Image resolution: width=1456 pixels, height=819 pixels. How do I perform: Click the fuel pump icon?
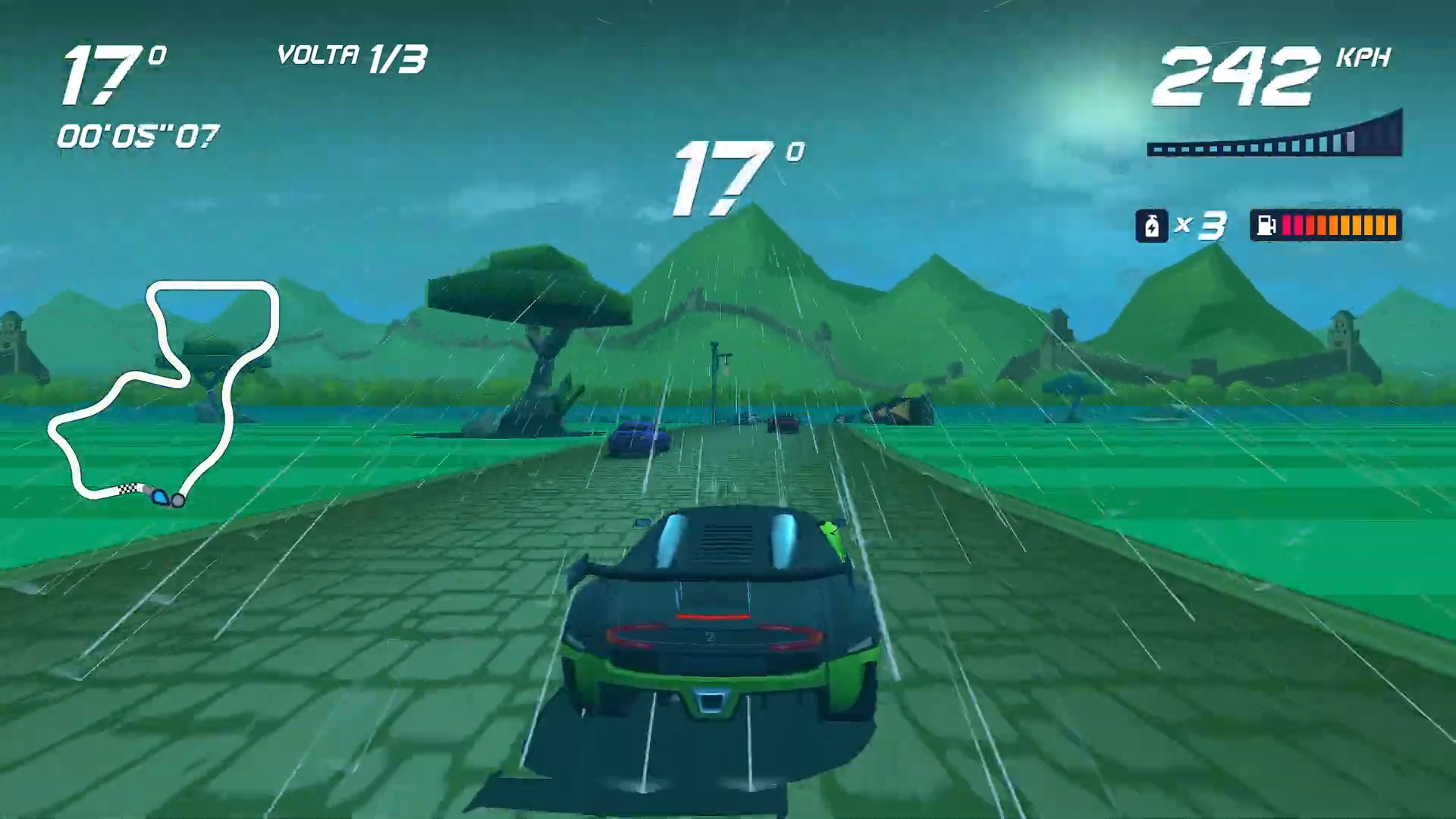(x=1265, y=225)
